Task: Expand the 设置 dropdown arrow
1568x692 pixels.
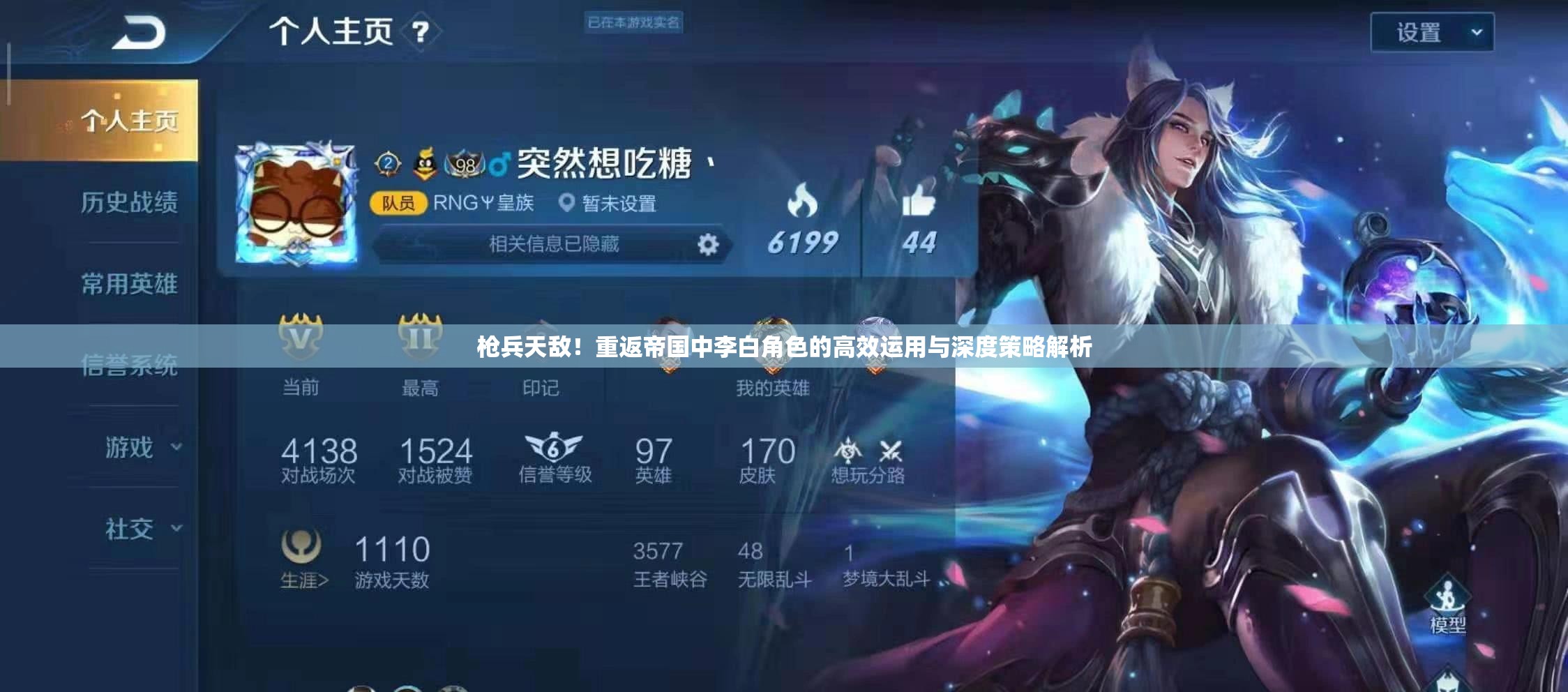Action: click(1476, 31)
